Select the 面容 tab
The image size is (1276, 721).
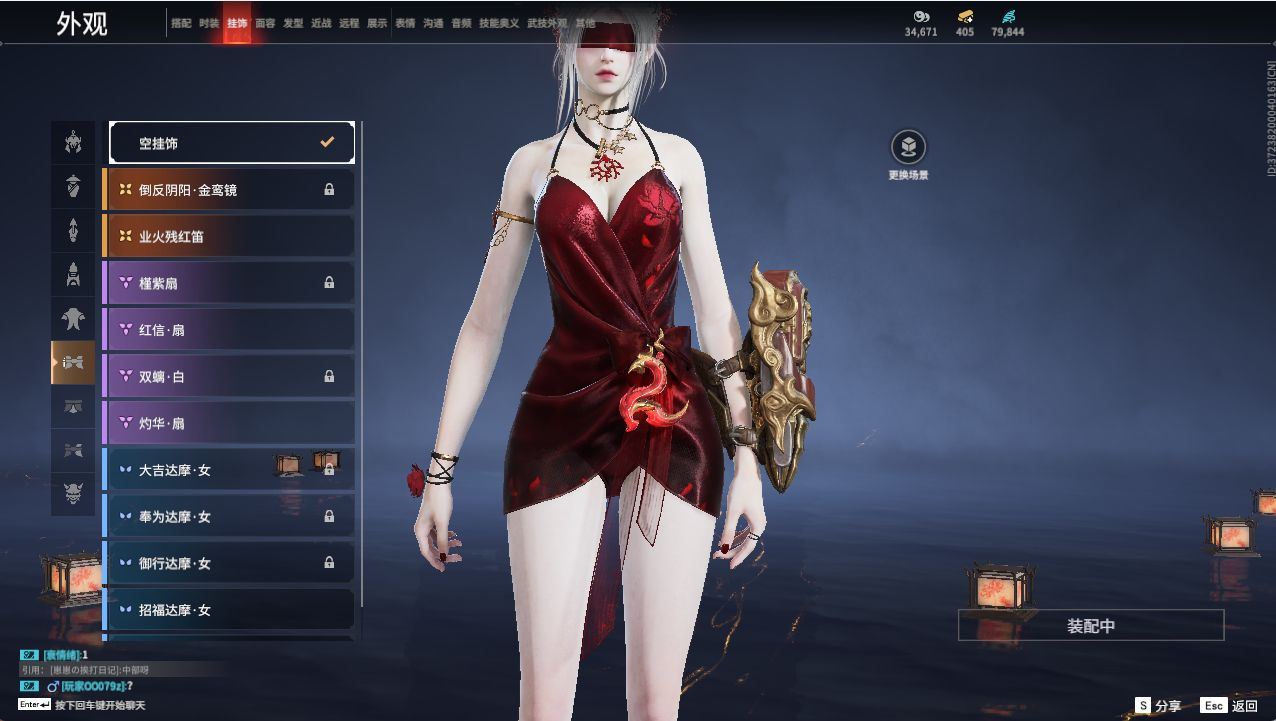265,23
